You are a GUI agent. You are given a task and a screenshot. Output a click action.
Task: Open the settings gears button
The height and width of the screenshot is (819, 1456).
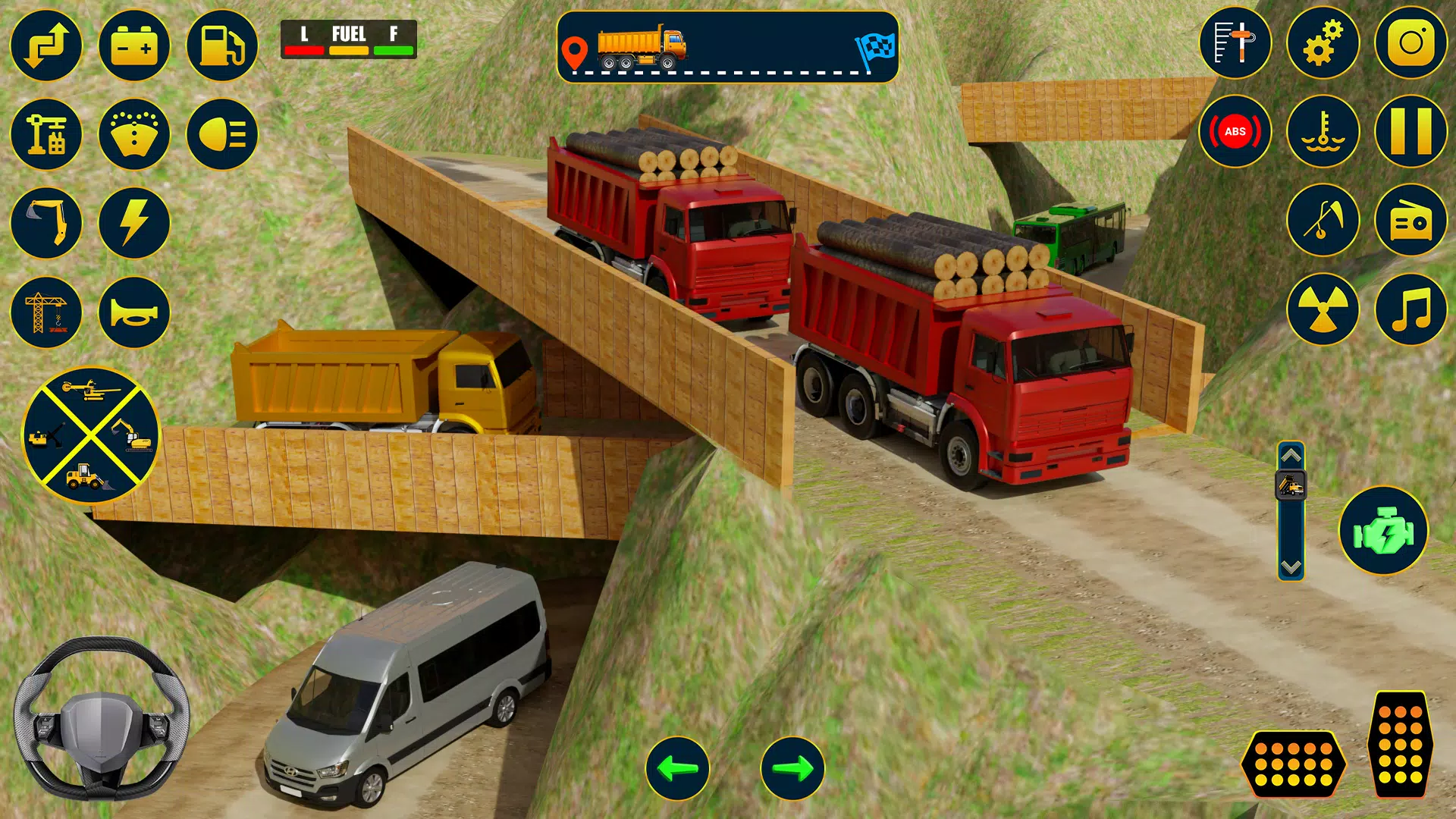tap(1323, 42)
